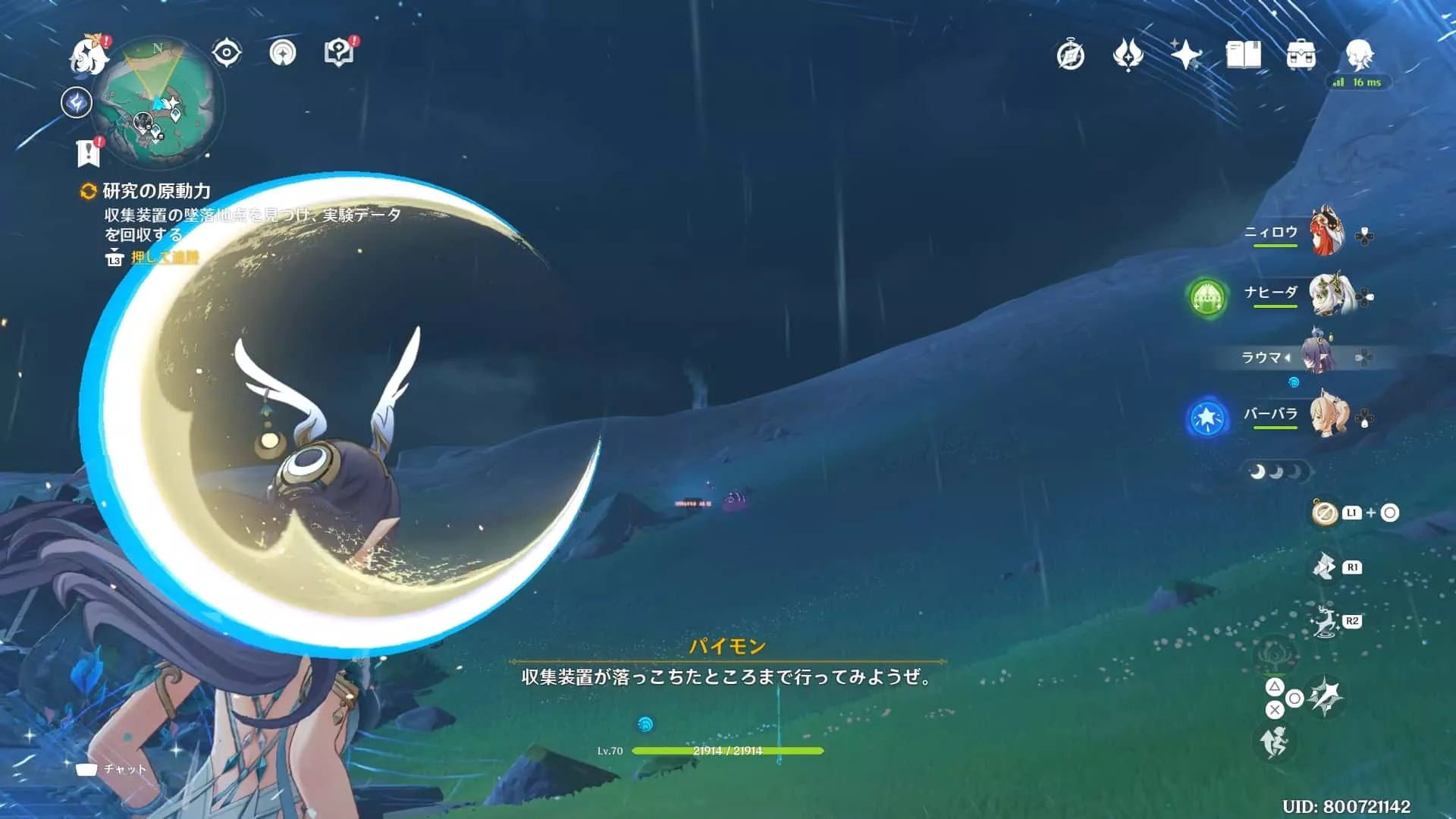Use the Elemental Burst deer icon beside R2
1456x819 pixels.
click(x=1323, y=619)
